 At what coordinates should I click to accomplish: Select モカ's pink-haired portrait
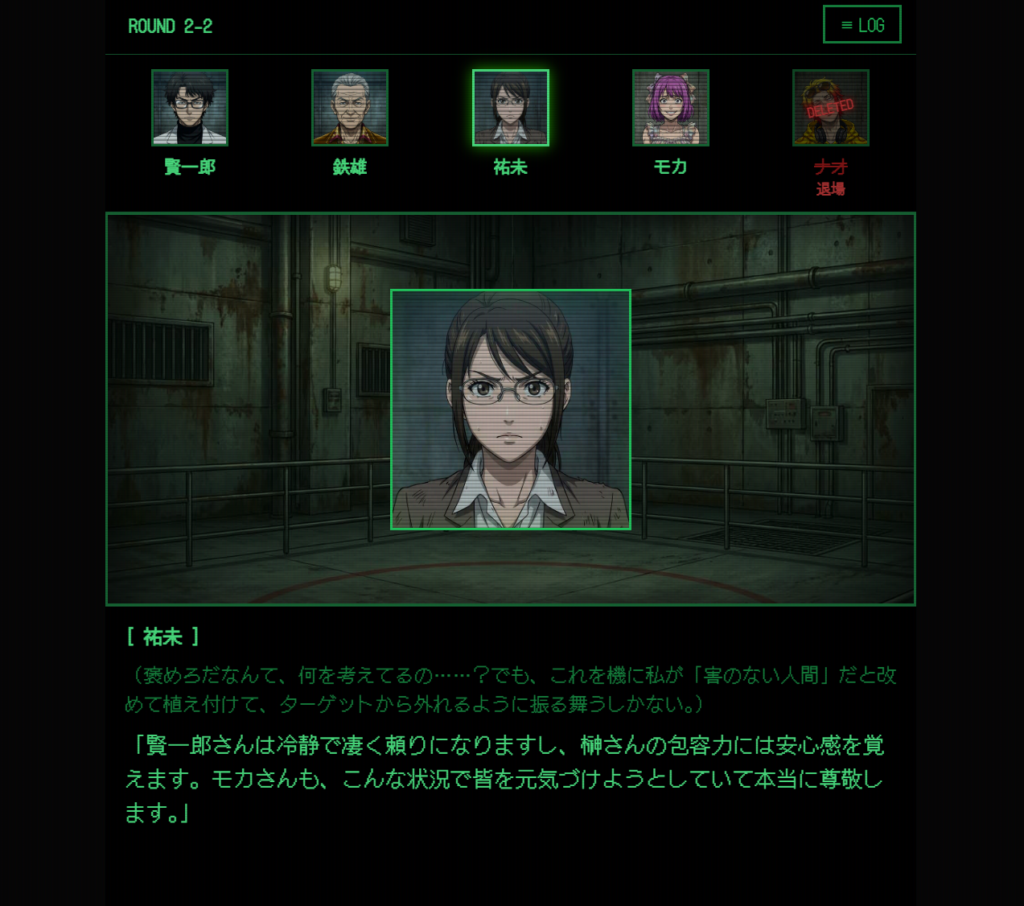(670, 108)
